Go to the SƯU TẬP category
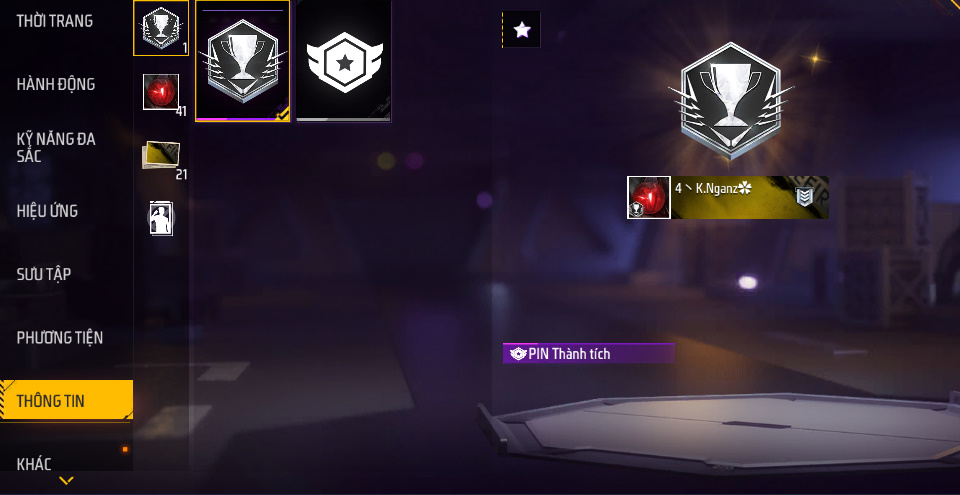The image size is (960, 495). (44, 274)
